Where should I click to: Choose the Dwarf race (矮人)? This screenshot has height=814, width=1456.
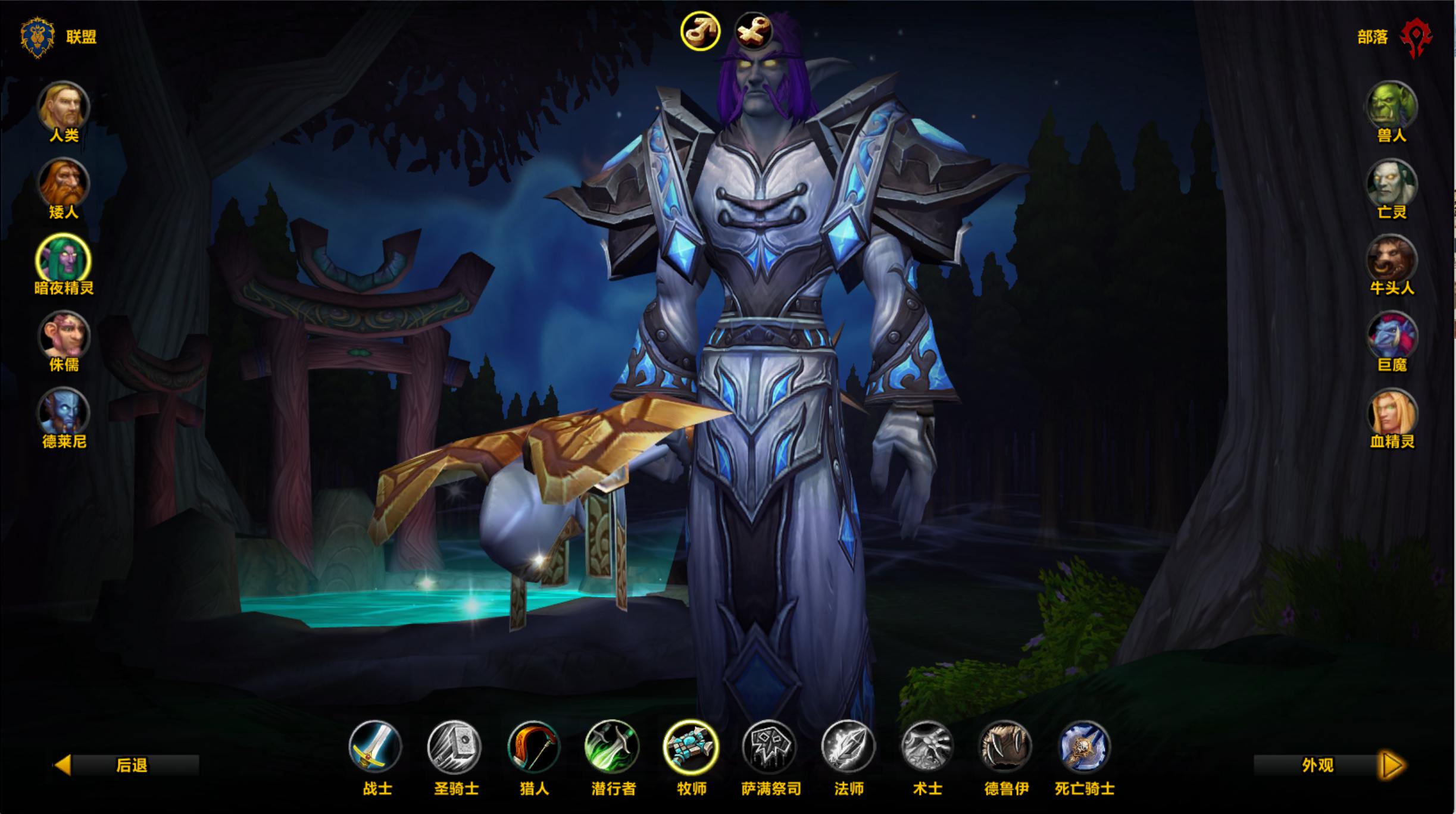pos(64,184)
